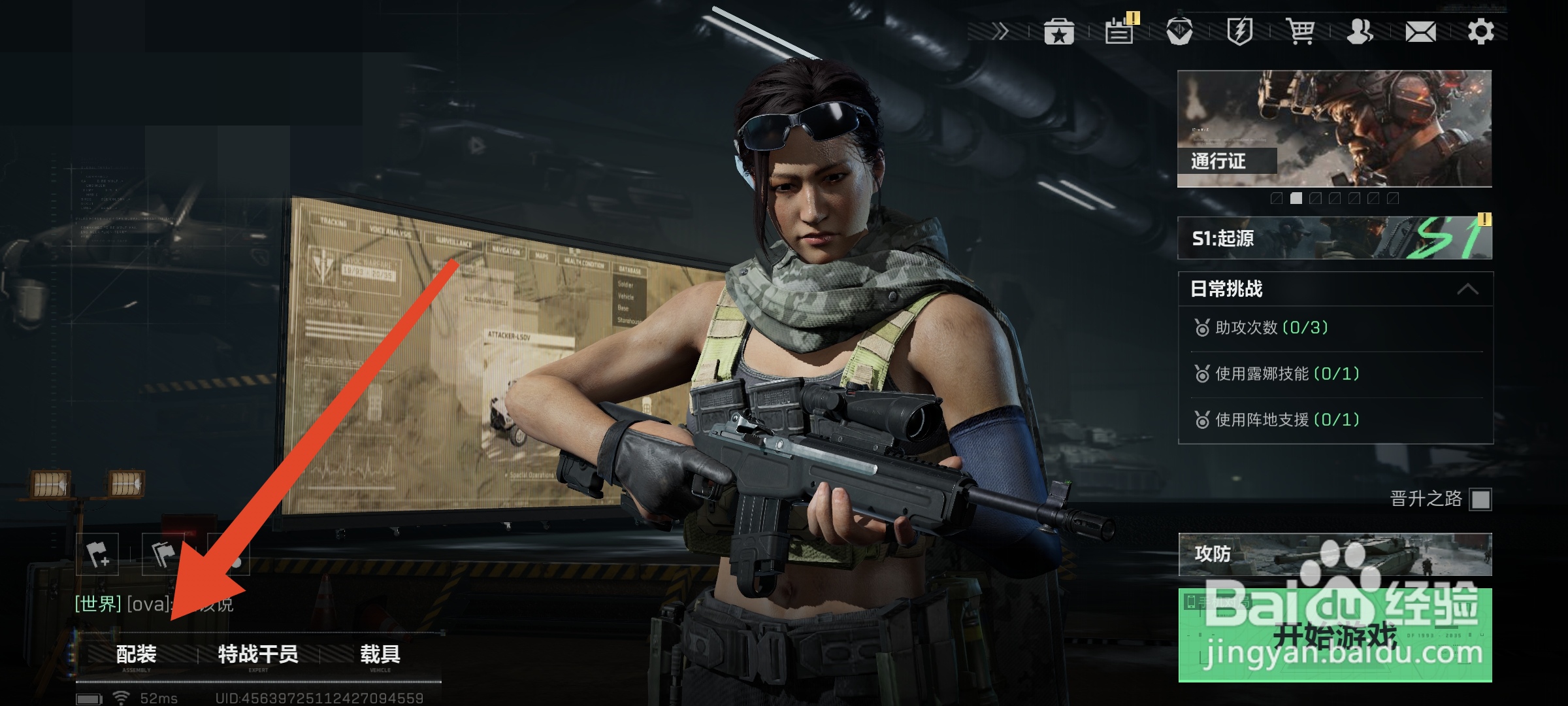This screenshot has width=1568, height=706.
Task: Open the S1:起源 season banner
Action: click(1335, 238)
